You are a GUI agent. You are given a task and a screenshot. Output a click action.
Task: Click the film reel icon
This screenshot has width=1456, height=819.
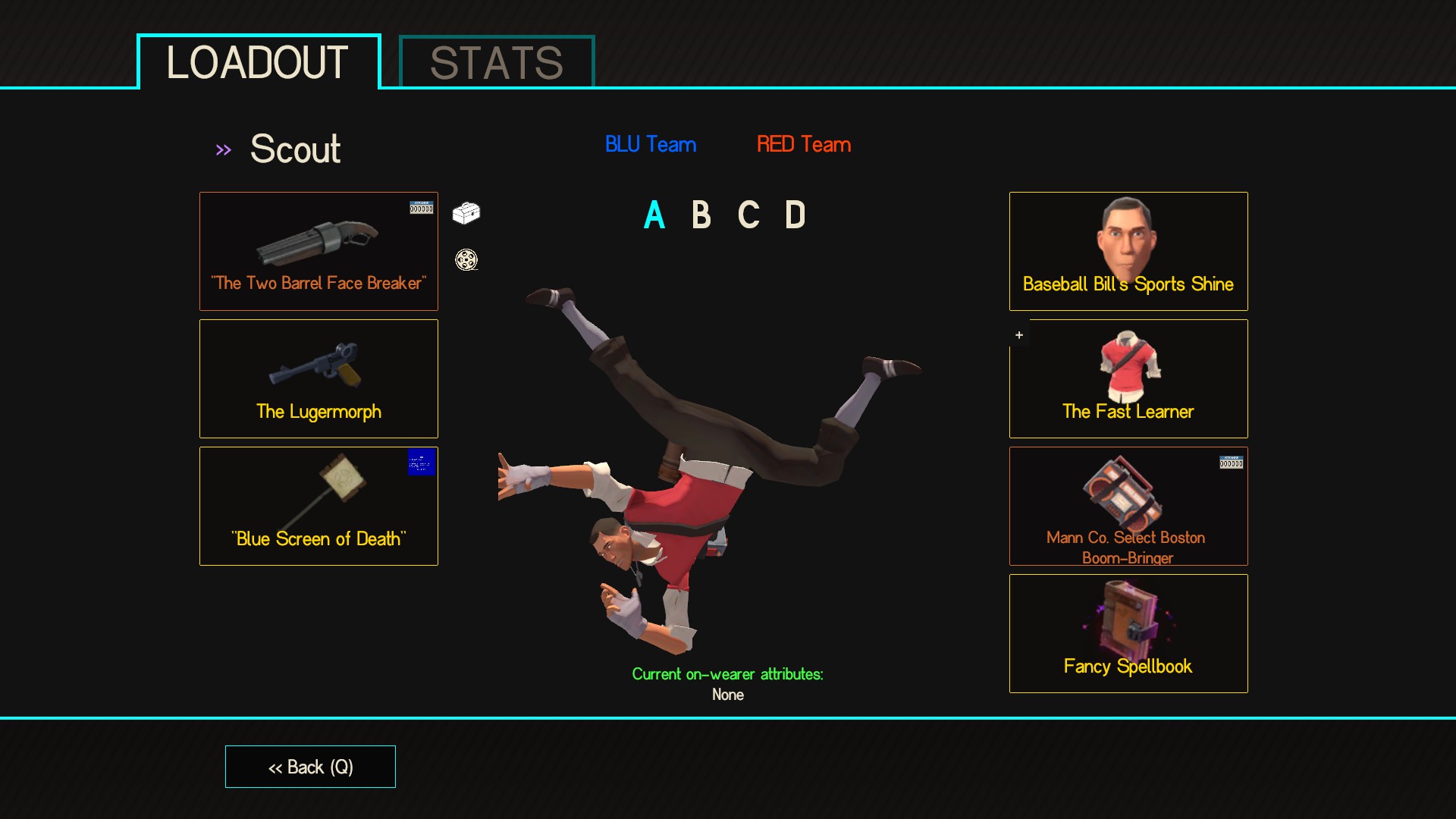(x=466, y=260)
